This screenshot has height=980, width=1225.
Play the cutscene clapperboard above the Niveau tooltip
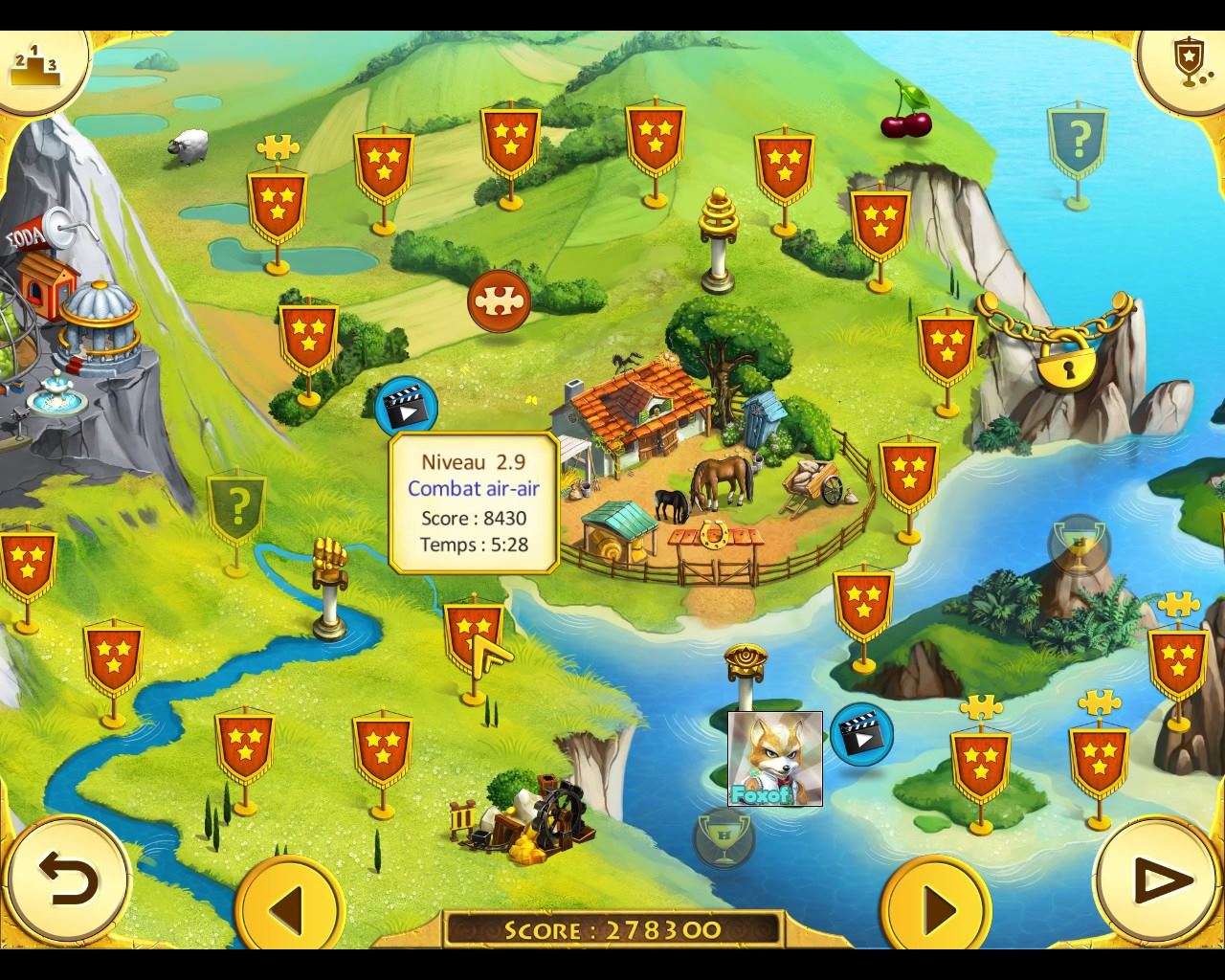pos(407,406)
